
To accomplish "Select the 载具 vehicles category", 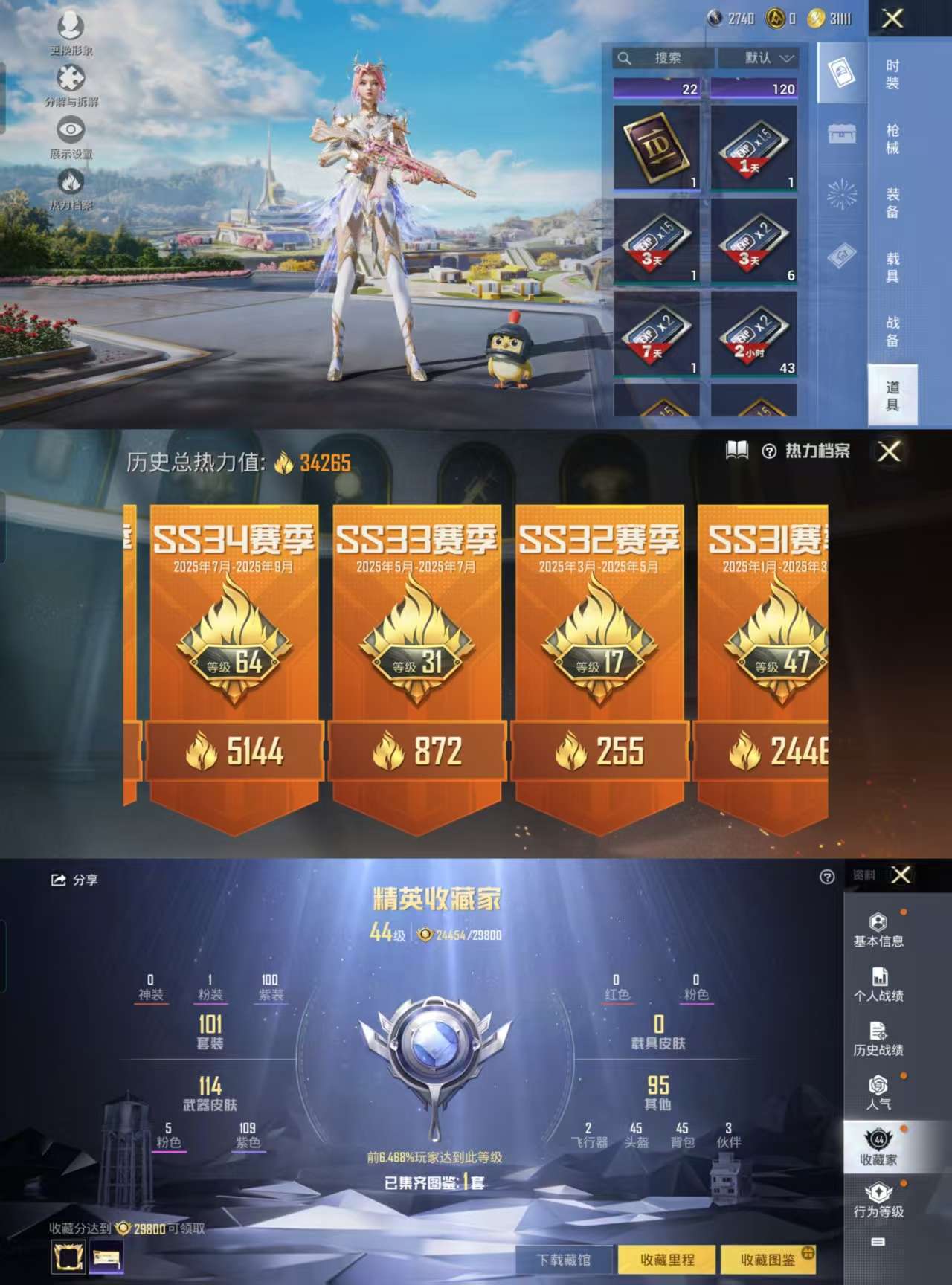I will click(892, 268).
